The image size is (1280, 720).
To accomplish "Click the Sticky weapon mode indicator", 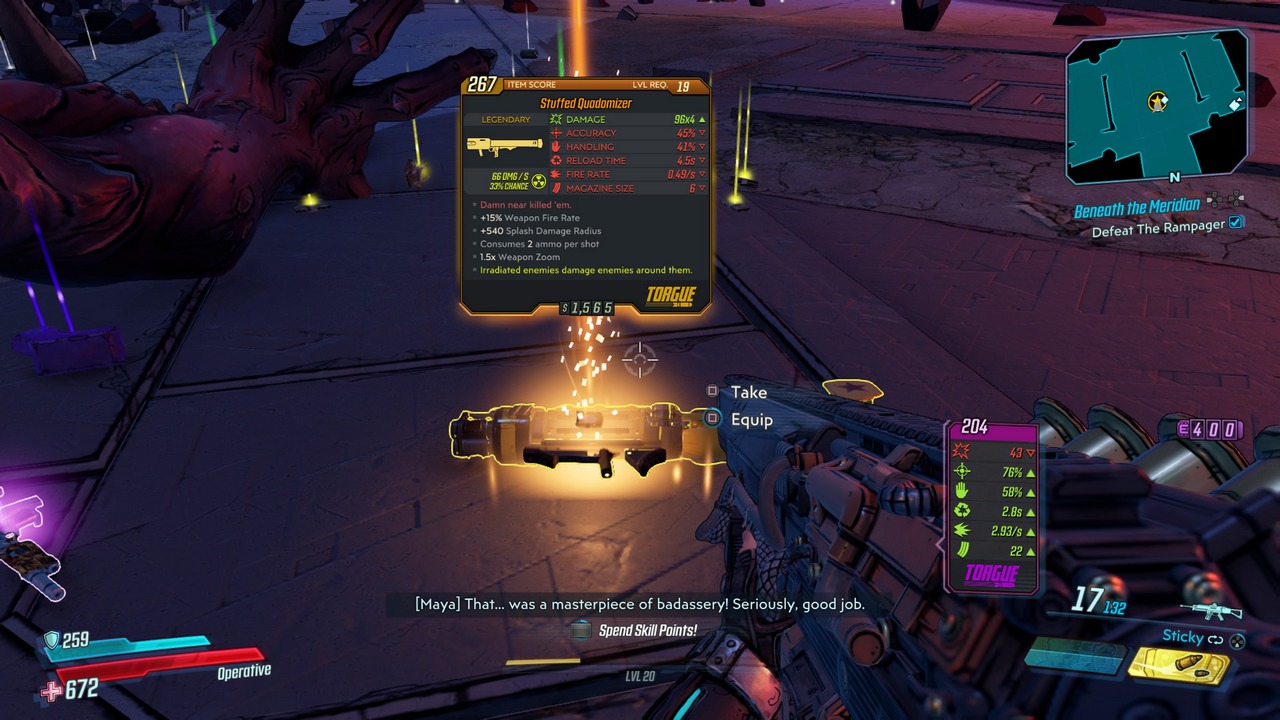I will pos(1182,636).
